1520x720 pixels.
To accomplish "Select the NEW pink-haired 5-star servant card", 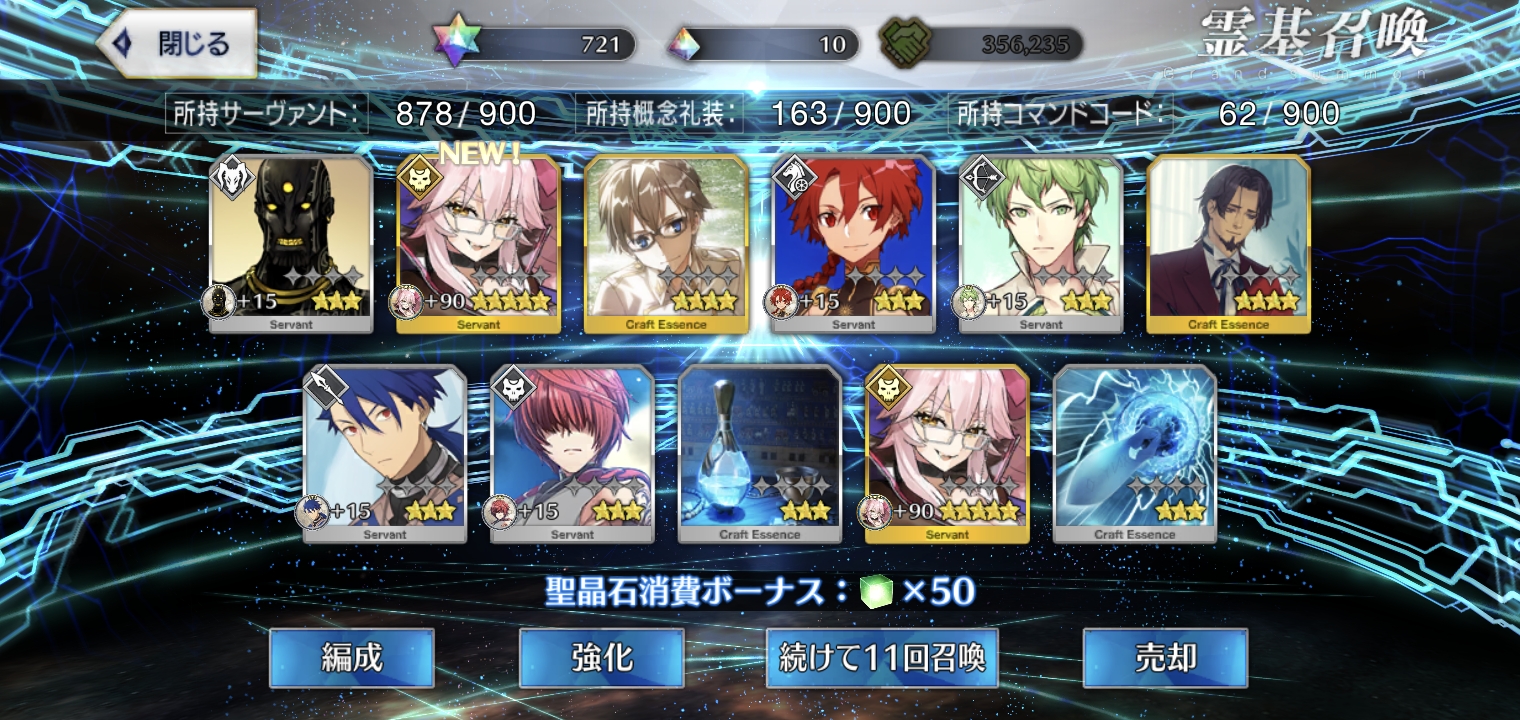I will coord(479,243).
